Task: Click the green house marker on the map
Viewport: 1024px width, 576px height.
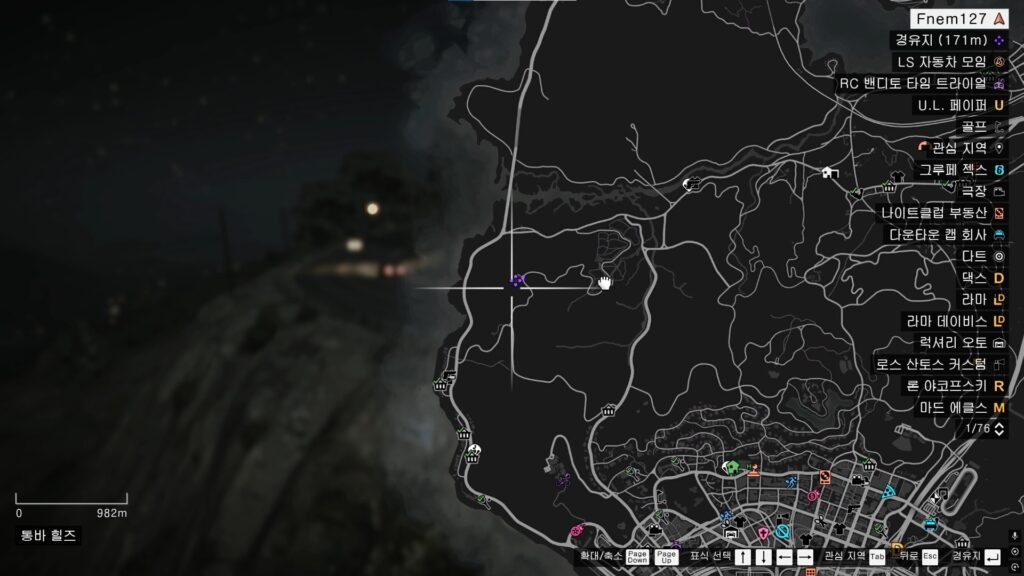Action: [733, 467]
